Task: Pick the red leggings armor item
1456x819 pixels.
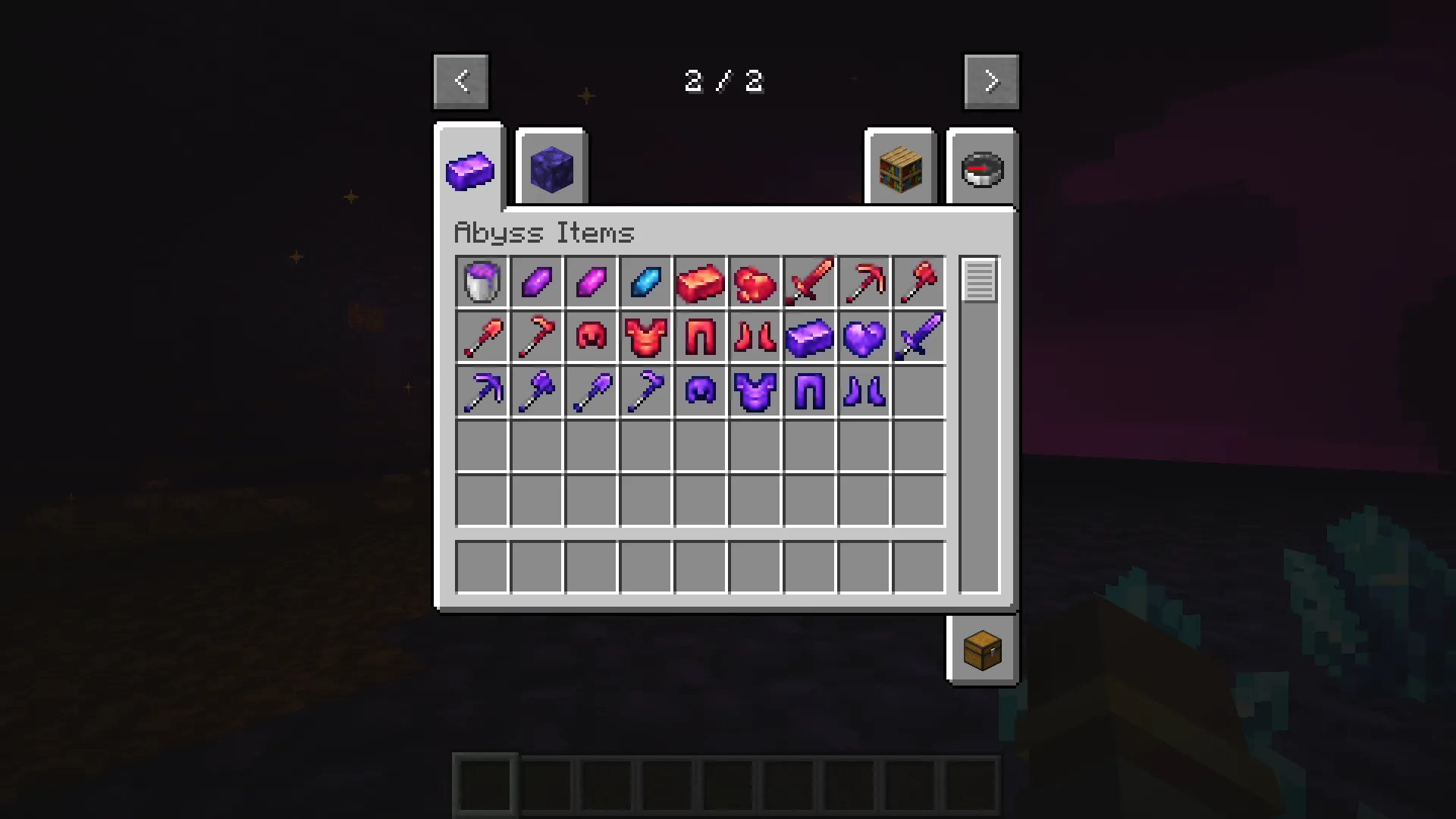Action: click(x=699, y=337)
